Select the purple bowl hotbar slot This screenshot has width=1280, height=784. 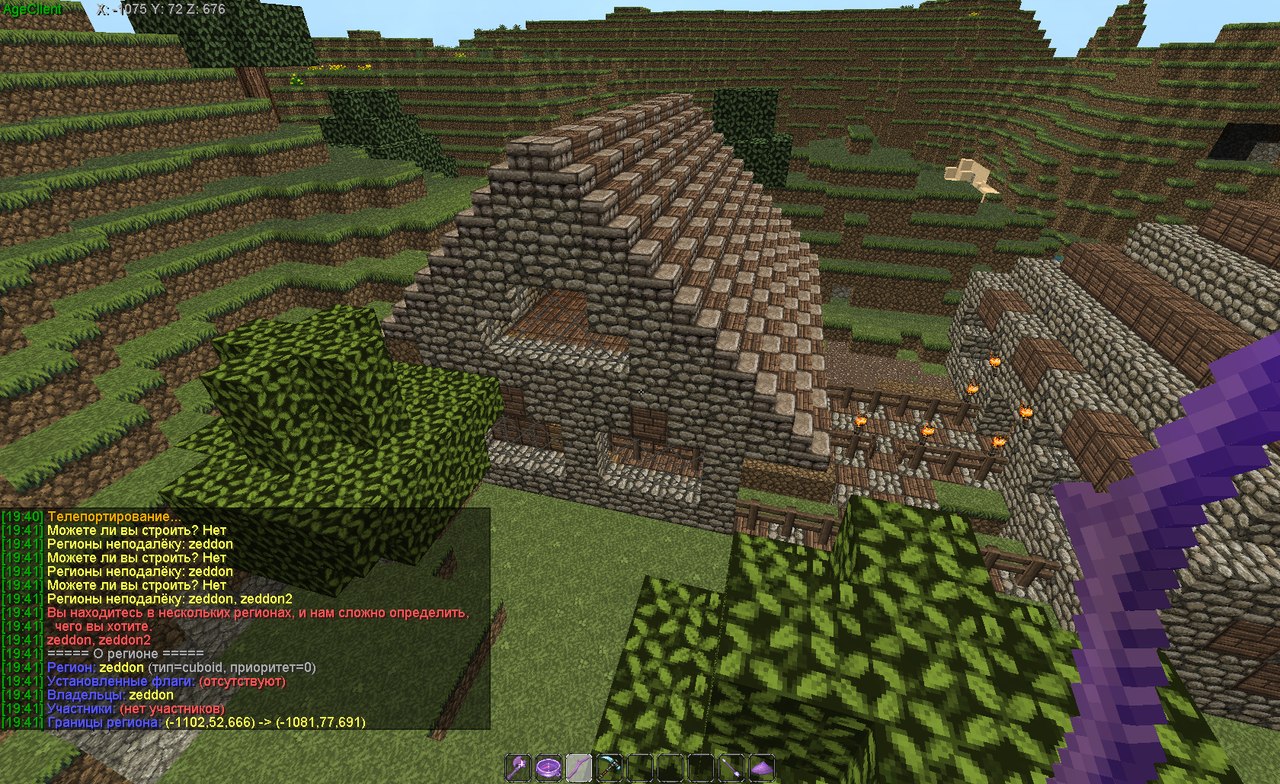[x=548, y=768]
